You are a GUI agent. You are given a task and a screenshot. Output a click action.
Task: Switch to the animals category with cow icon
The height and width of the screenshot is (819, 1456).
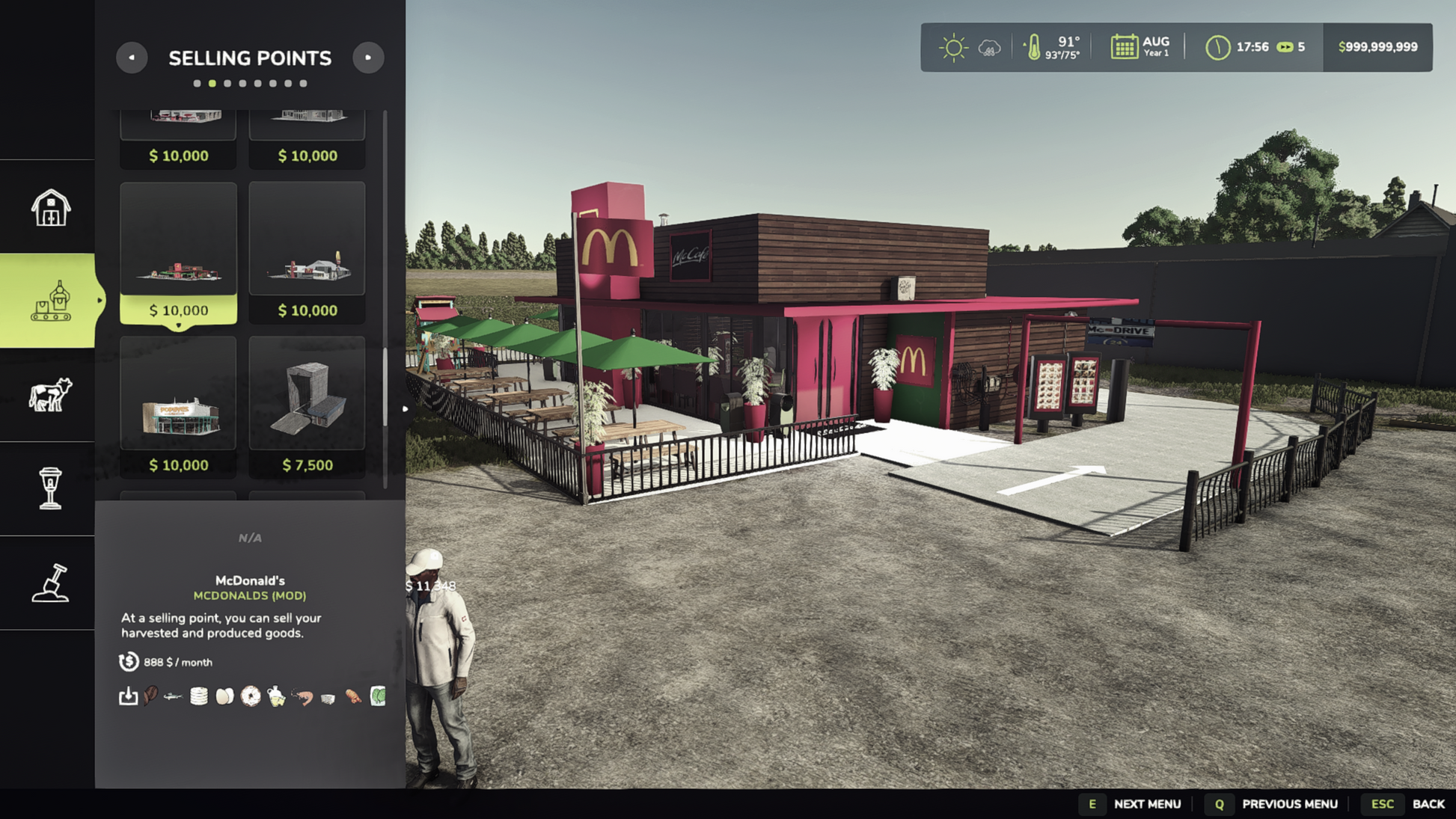[x=50, y=395]
